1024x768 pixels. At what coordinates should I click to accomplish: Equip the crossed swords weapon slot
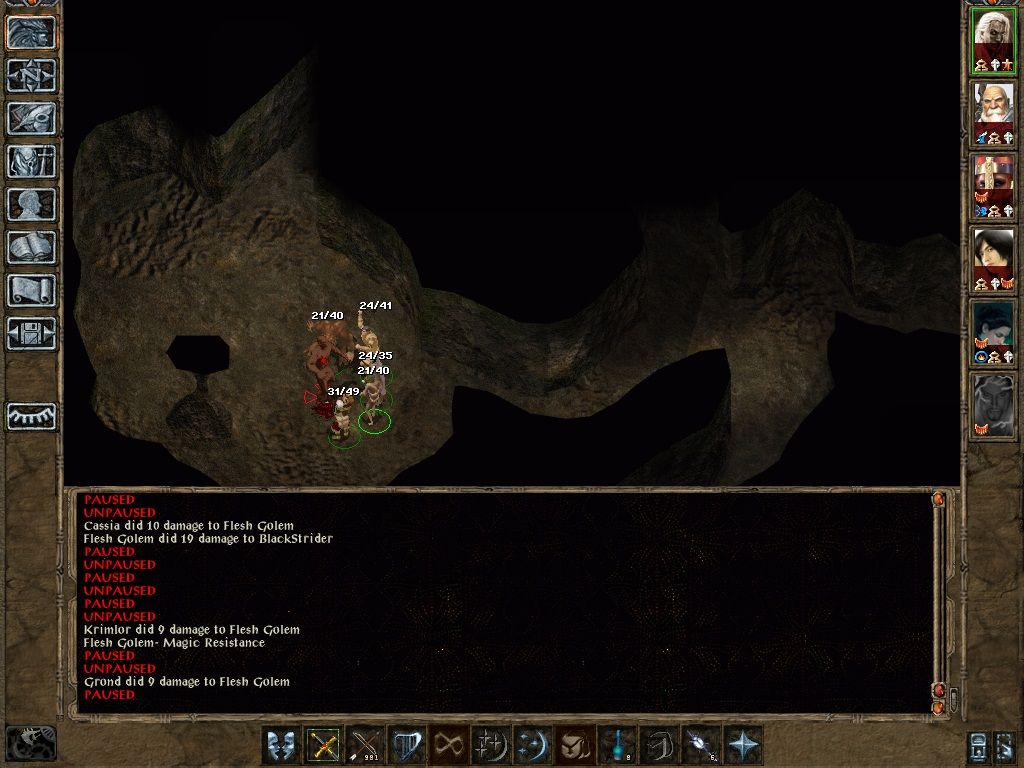pos(323,746)
